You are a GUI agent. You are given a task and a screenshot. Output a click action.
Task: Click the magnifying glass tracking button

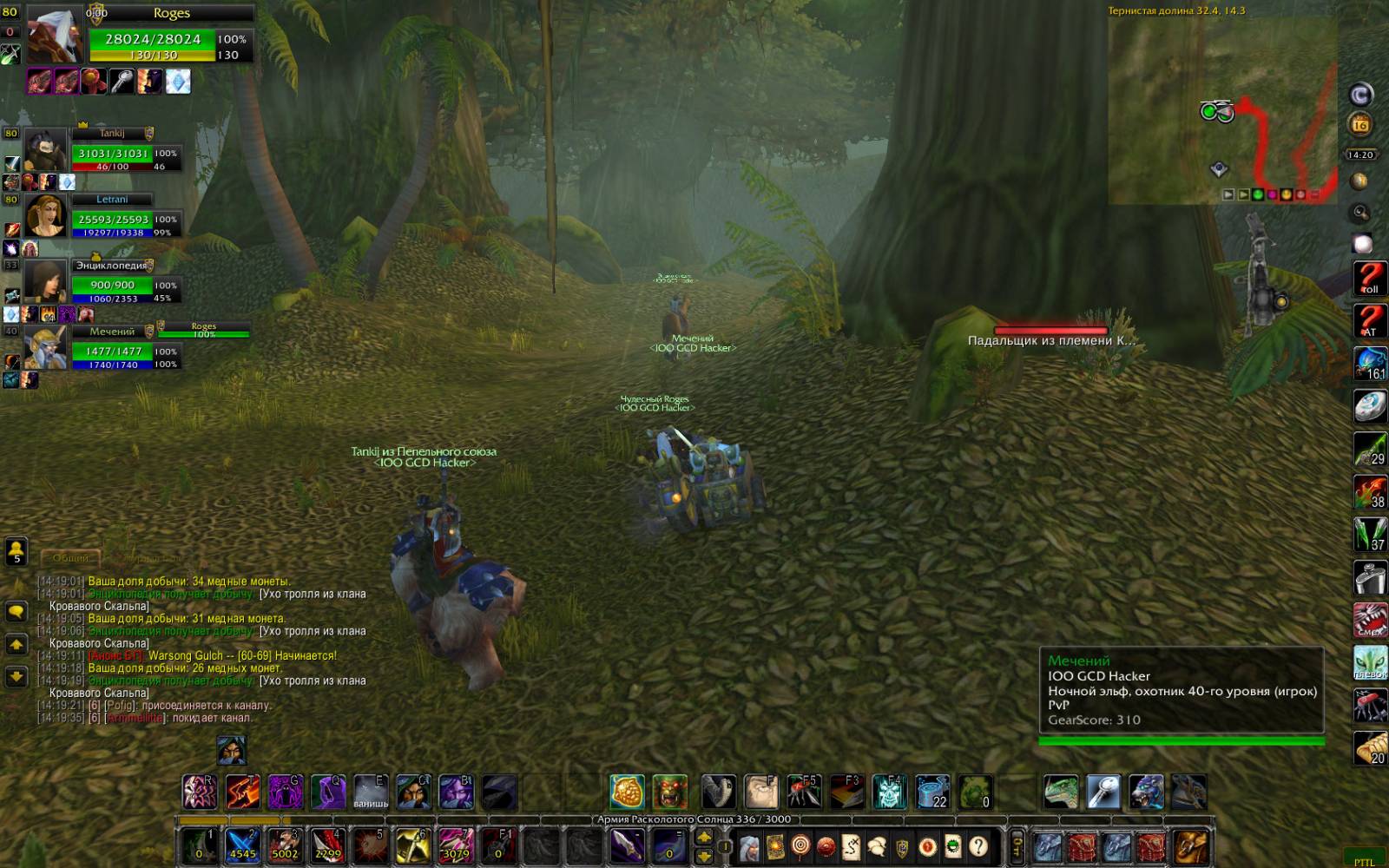point(1360,213)
